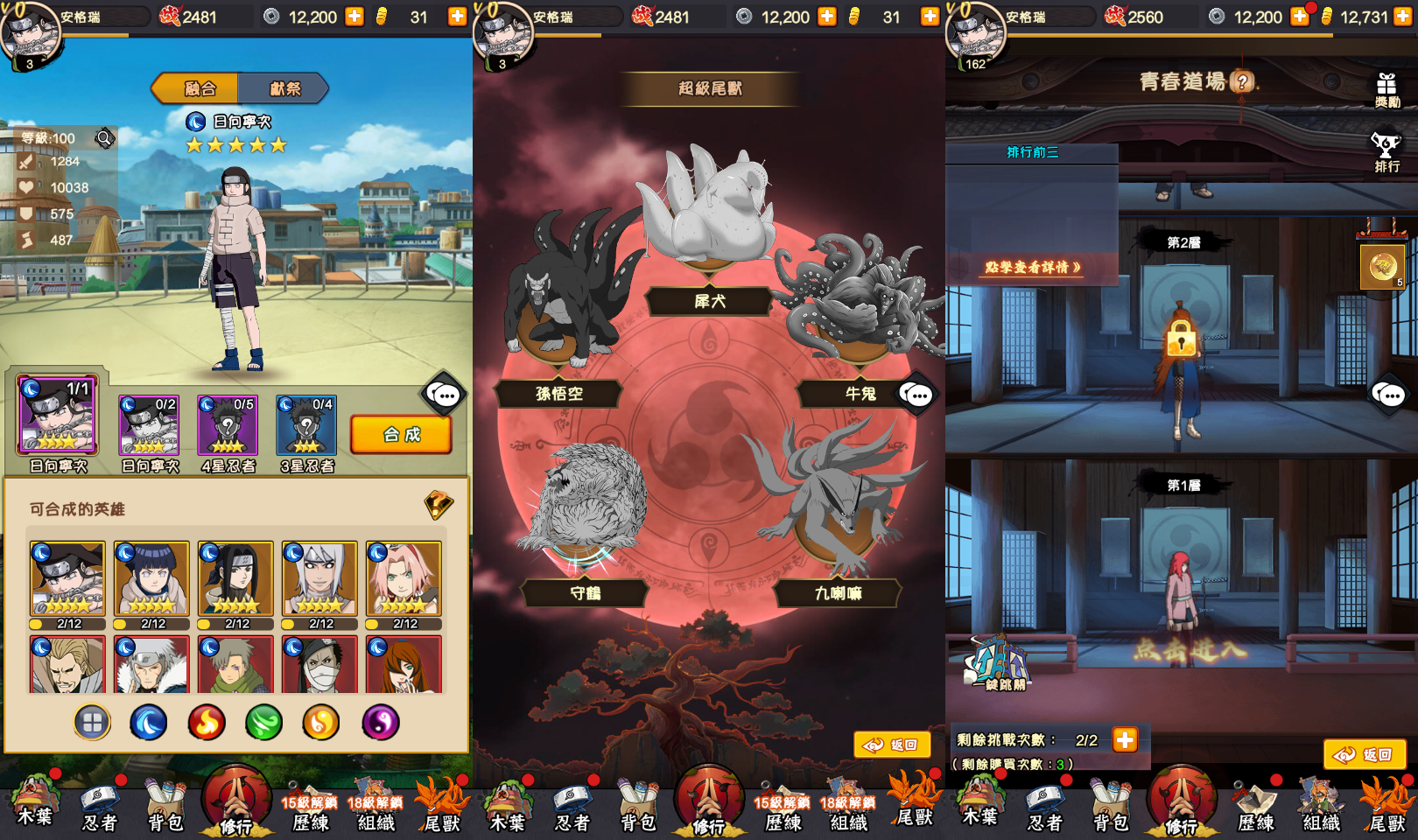Open the help gem in 可合成的英雄 panel

[439, 505]
